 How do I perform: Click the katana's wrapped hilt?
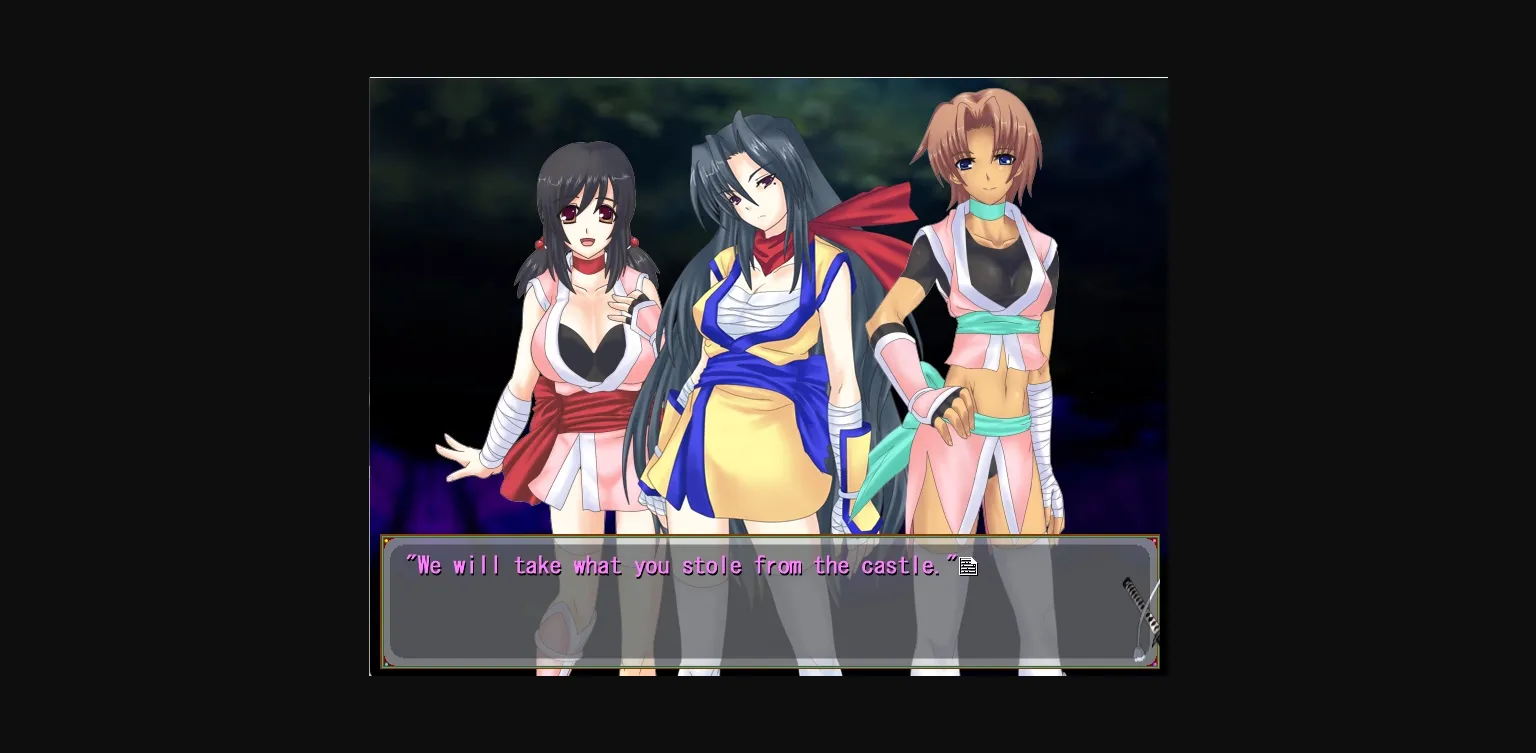point(1131,595)
